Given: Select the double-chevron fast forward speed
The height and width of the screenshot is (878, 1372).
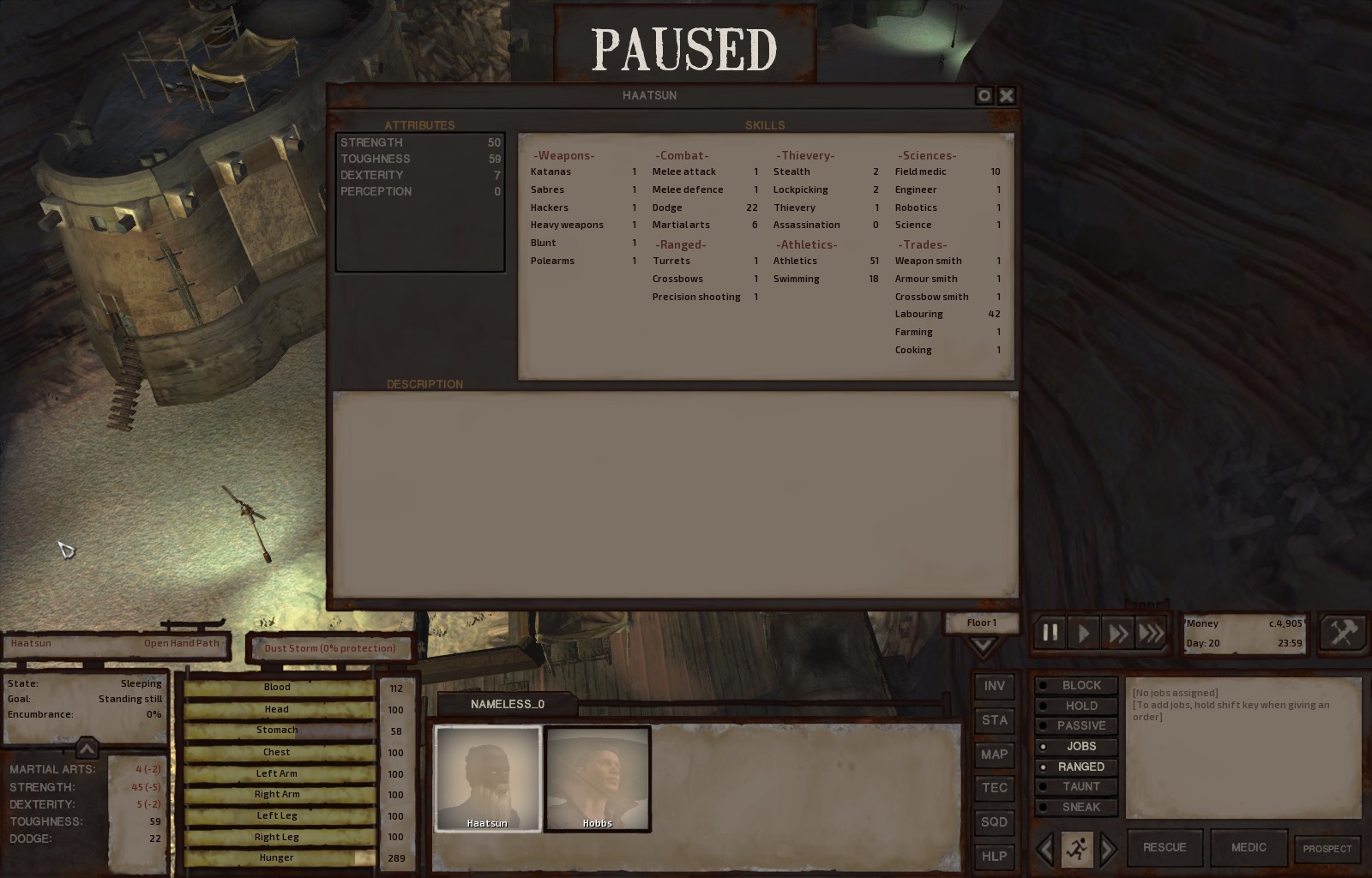Looking at the screenshot, I should click(1116, 632).
